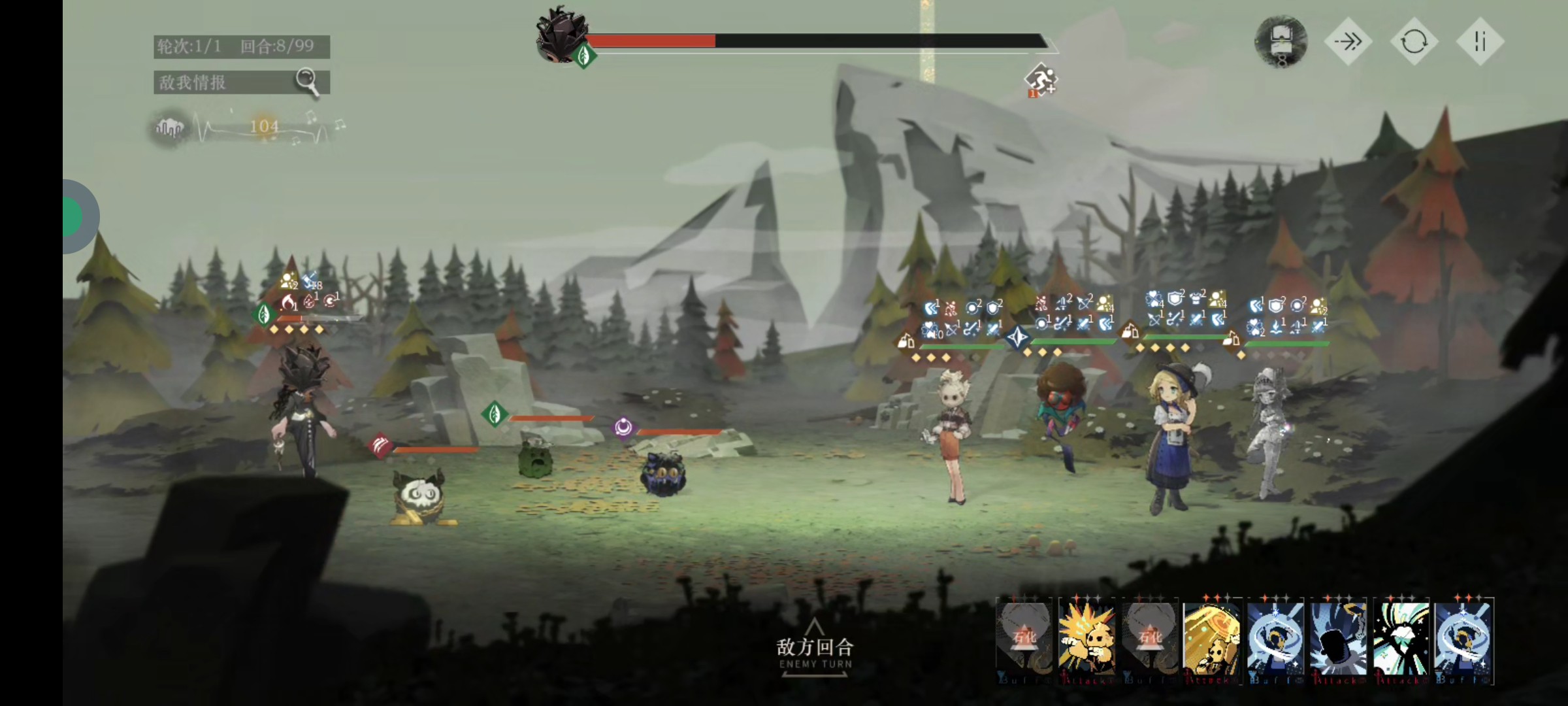Open the 敌我情报 battle intel panel
1568x706 pixels.
241,82
